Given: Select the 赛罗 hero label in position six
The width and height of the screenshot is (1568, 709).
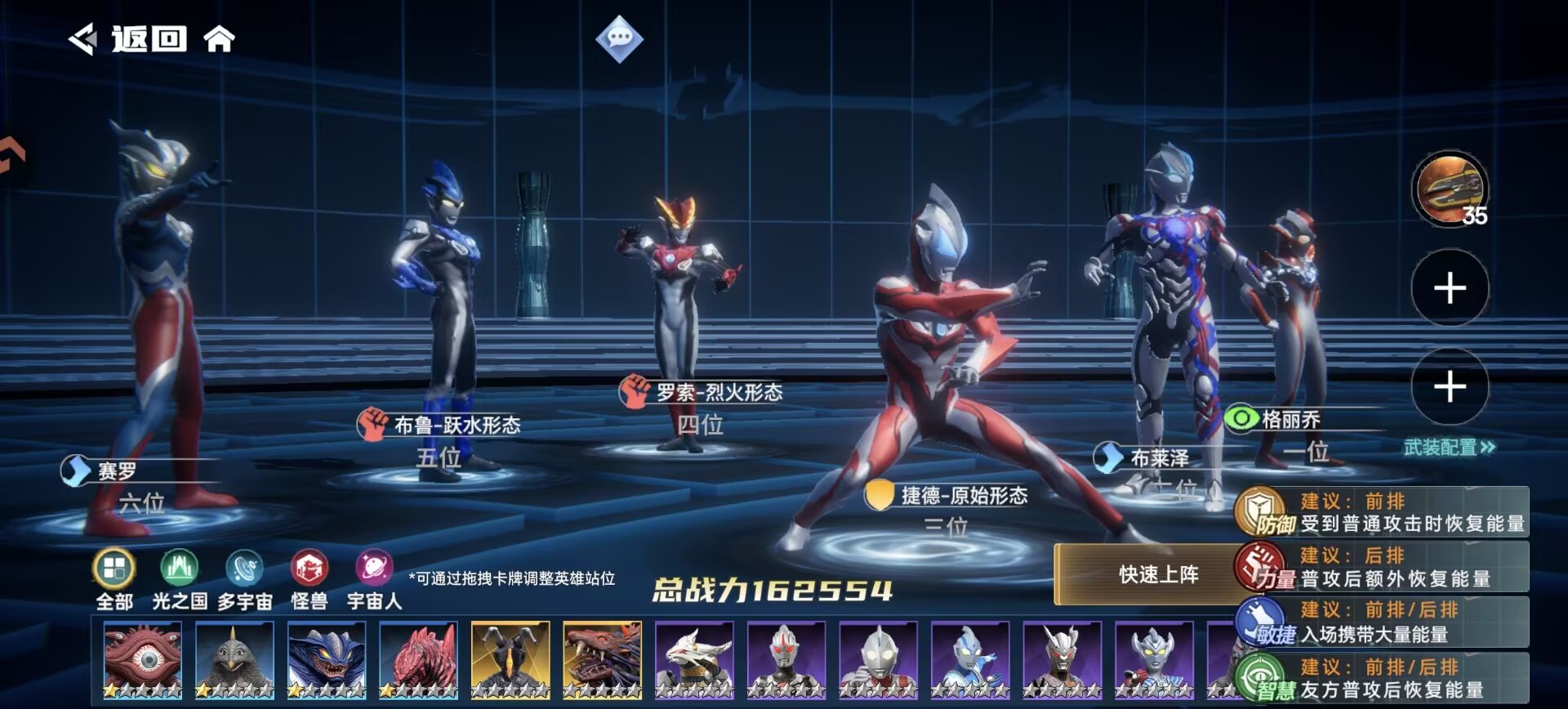Looking at the screenshot, I should coord(118,471).
